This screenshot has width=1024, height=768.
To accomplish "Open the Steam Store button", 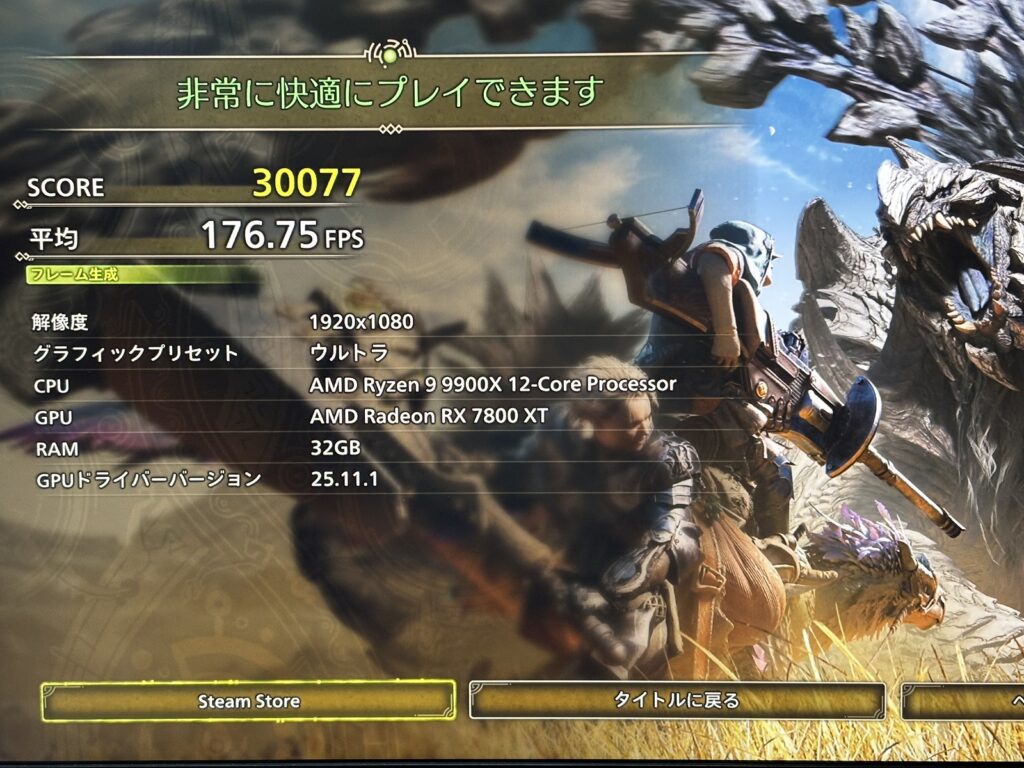I will point(248,701).
